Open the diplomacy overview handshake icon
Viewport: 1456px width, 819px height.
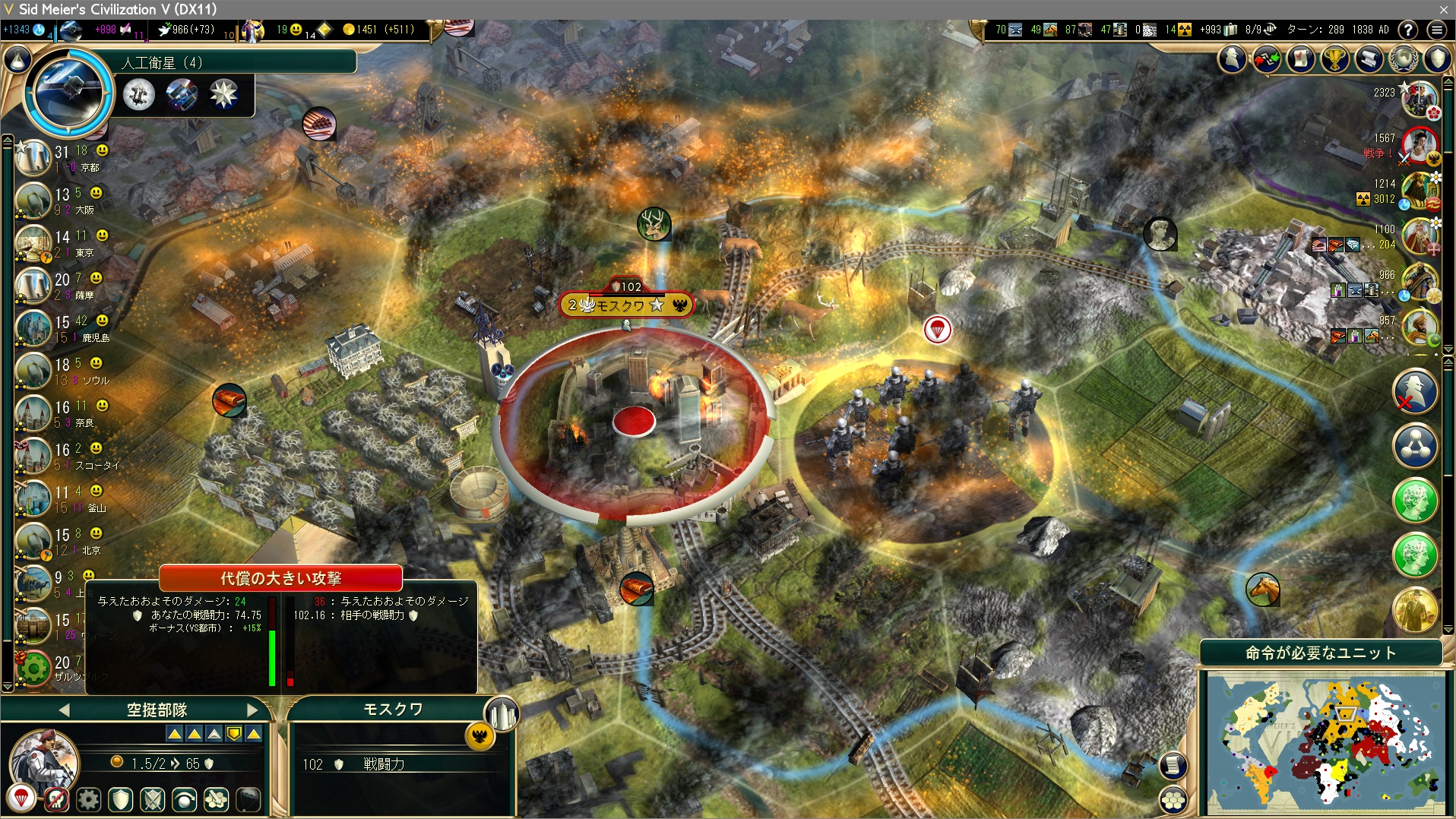click(1267, 58)
